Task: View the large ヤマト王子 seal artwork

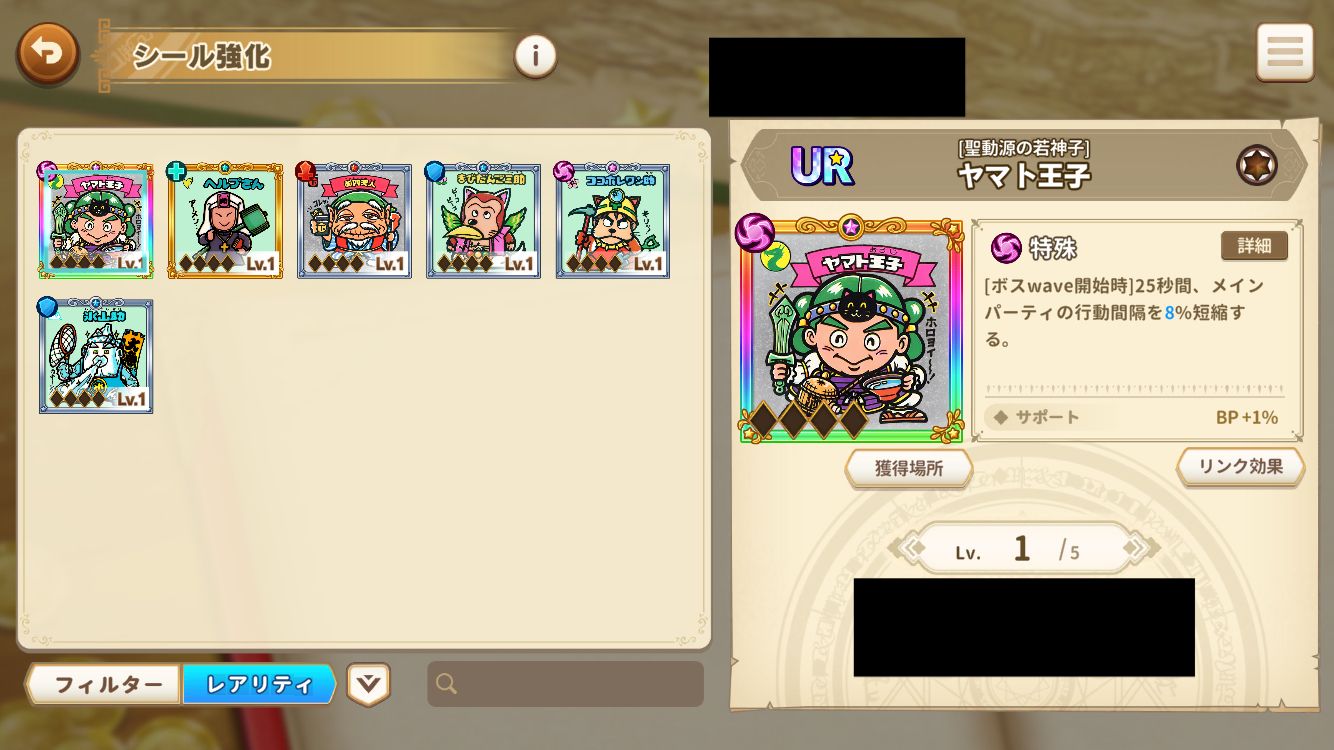Action: (x=851, y=330)
